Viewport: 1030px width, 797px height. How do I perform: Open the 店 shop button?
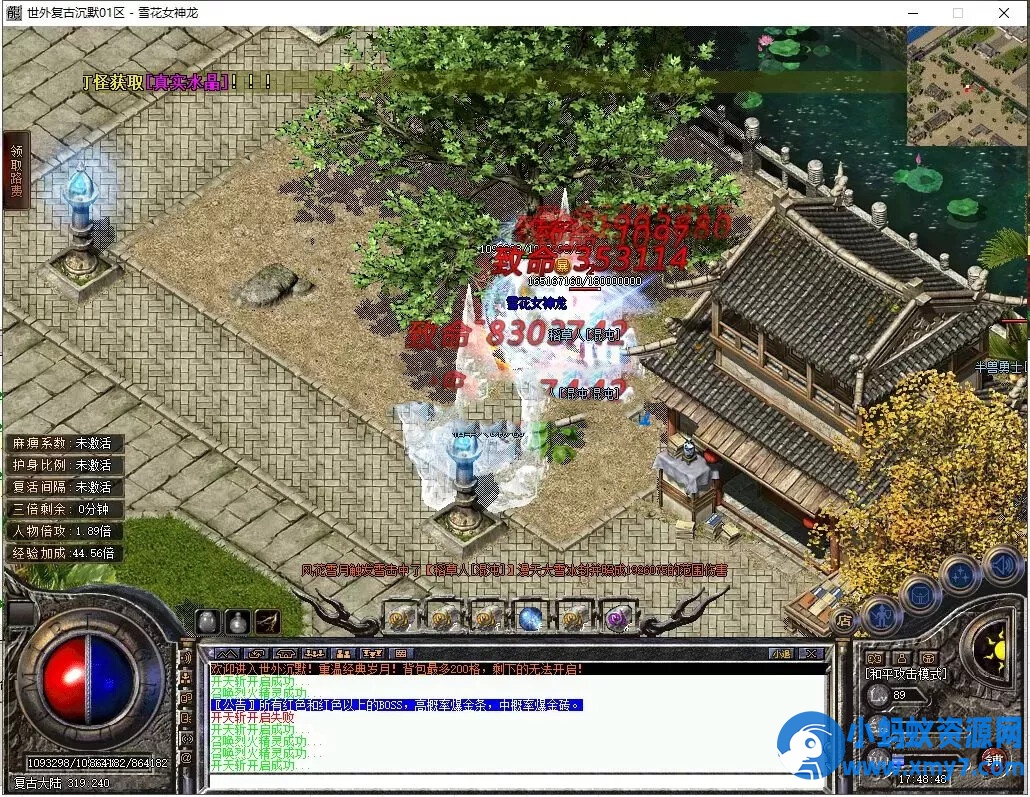click(844, 620)
